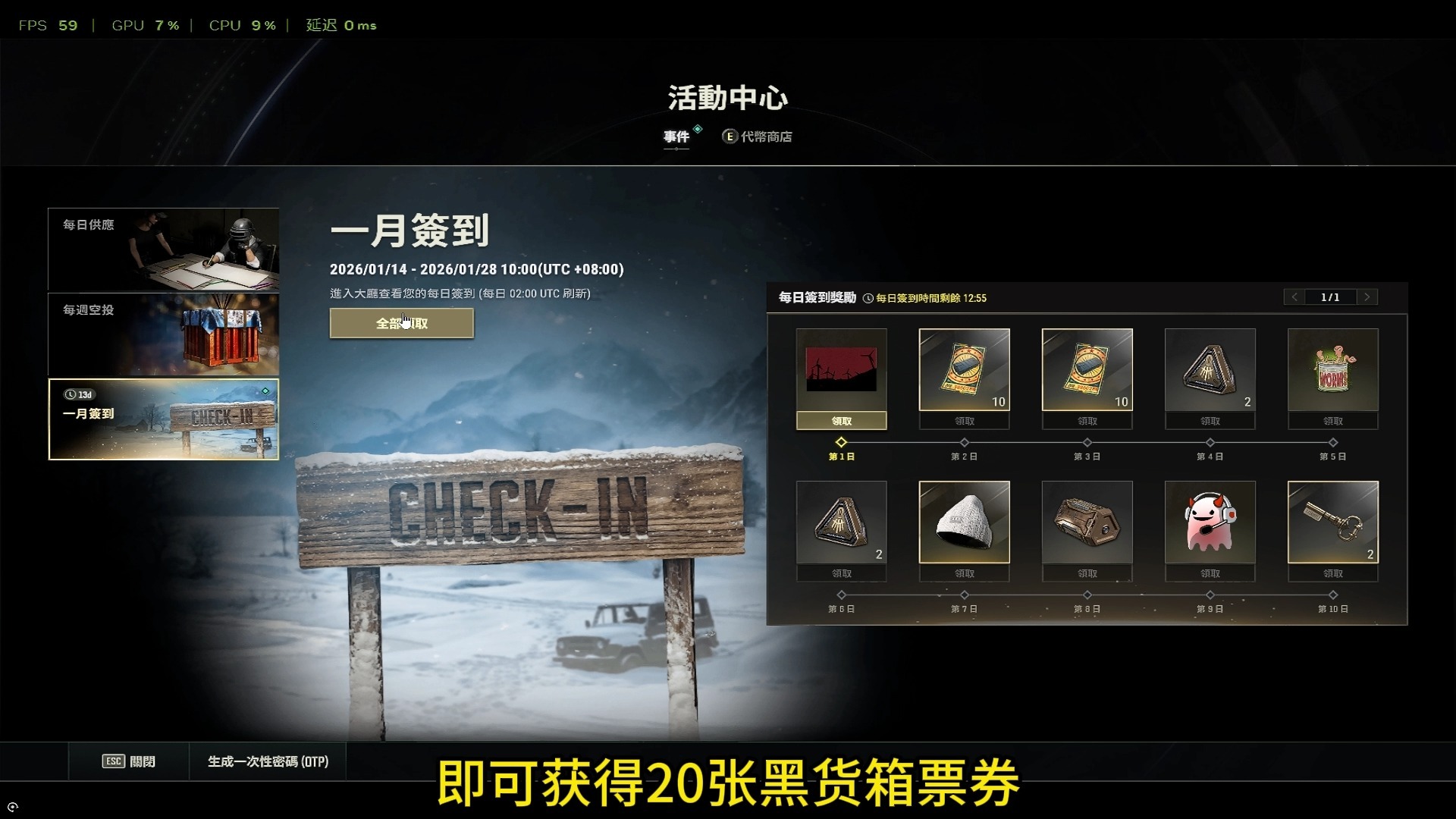This screenshot has width=1456, height=819.
Task: Close the event center with 關閉
Action: (x=129, y=761)
